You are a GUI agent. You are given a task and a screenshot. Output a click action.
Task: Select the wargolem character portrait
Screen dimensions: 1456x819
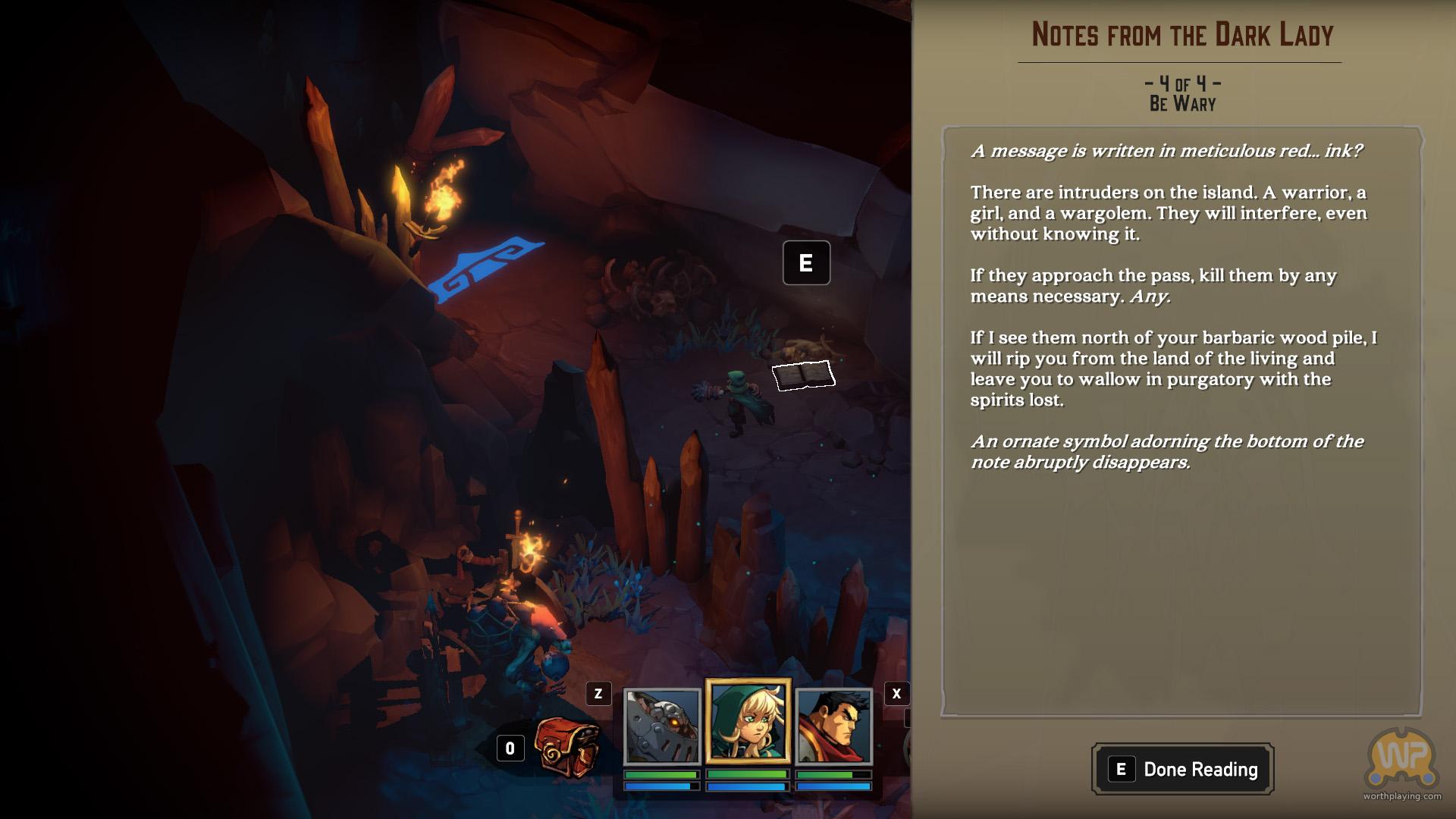(x=661, y=726)
